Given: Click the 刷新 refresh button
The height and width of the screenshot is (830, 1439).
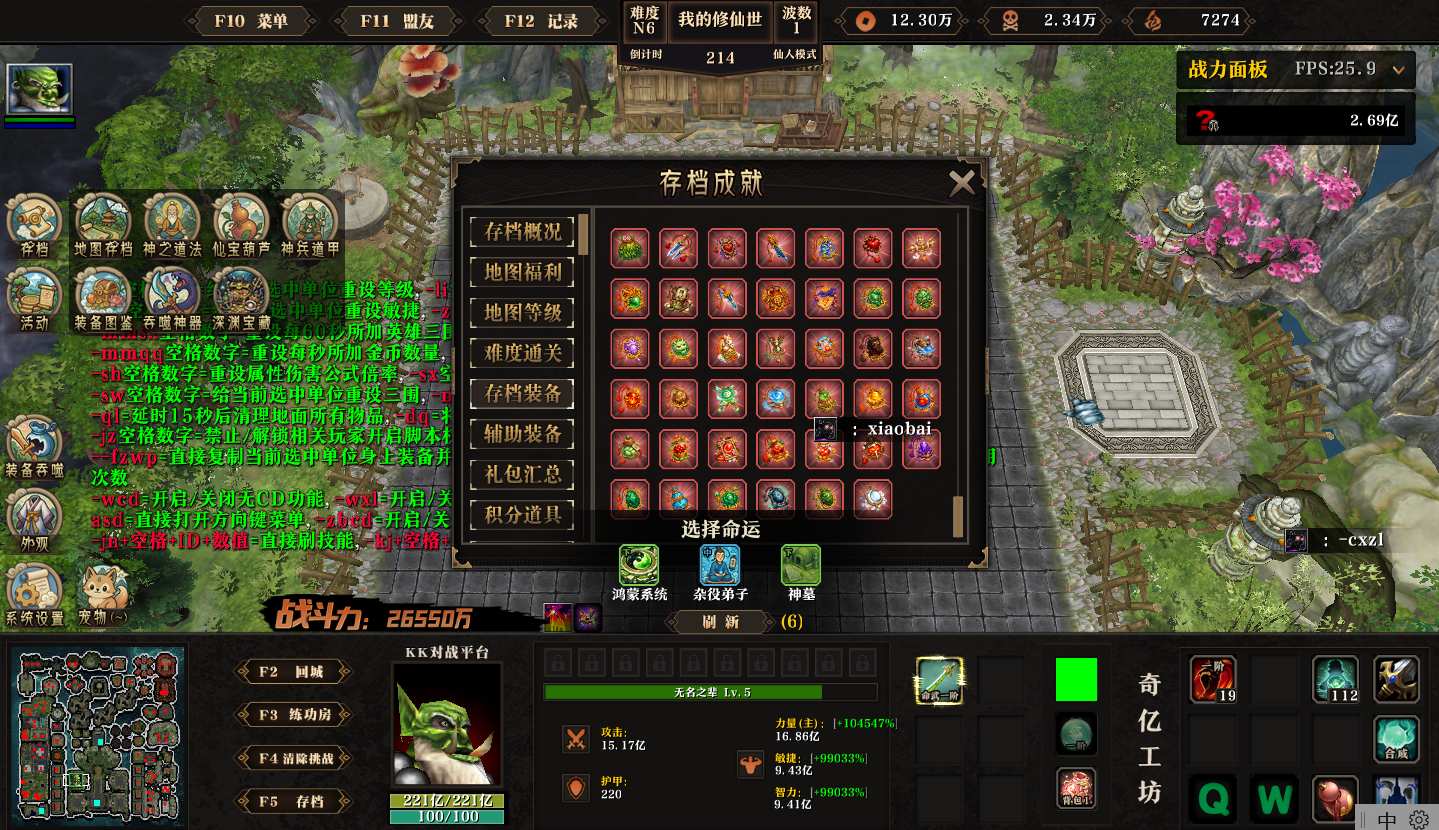Looking at the screenshot, I should (x=720, y=622).
